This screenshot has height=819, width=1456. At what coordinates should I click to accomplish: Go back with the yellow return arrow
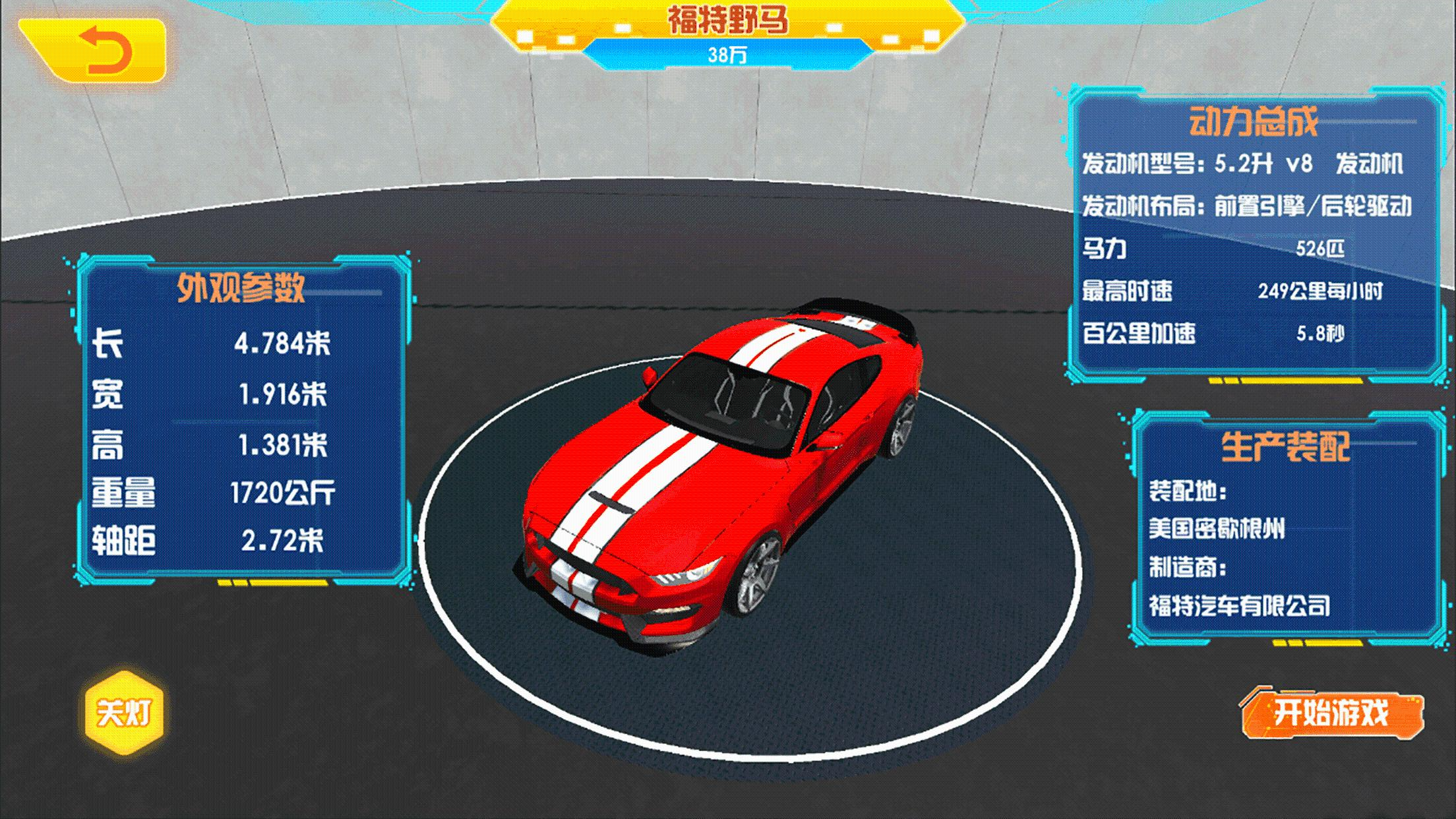pos(99,50)
